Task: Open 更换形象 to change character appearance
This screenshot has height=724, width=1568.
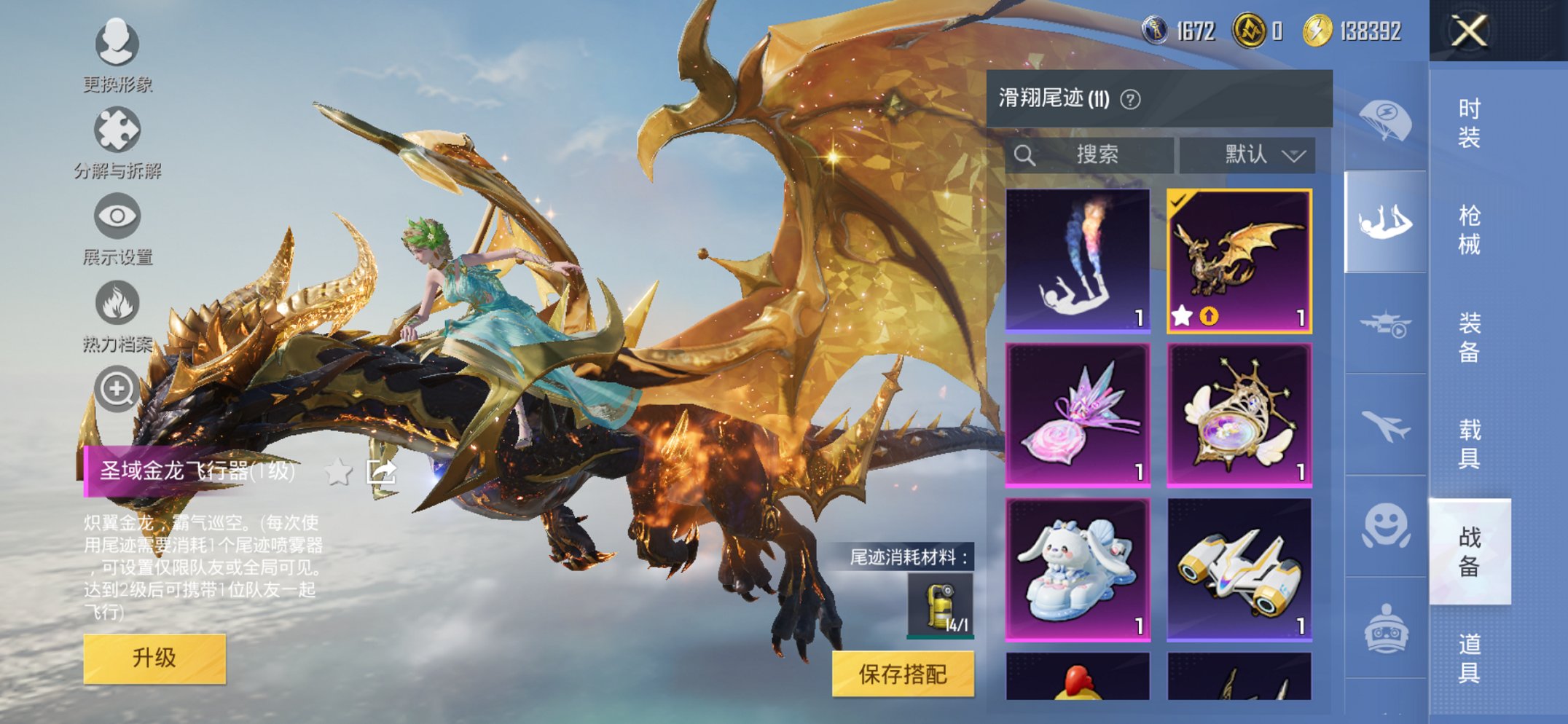Action: coord(117,44)
